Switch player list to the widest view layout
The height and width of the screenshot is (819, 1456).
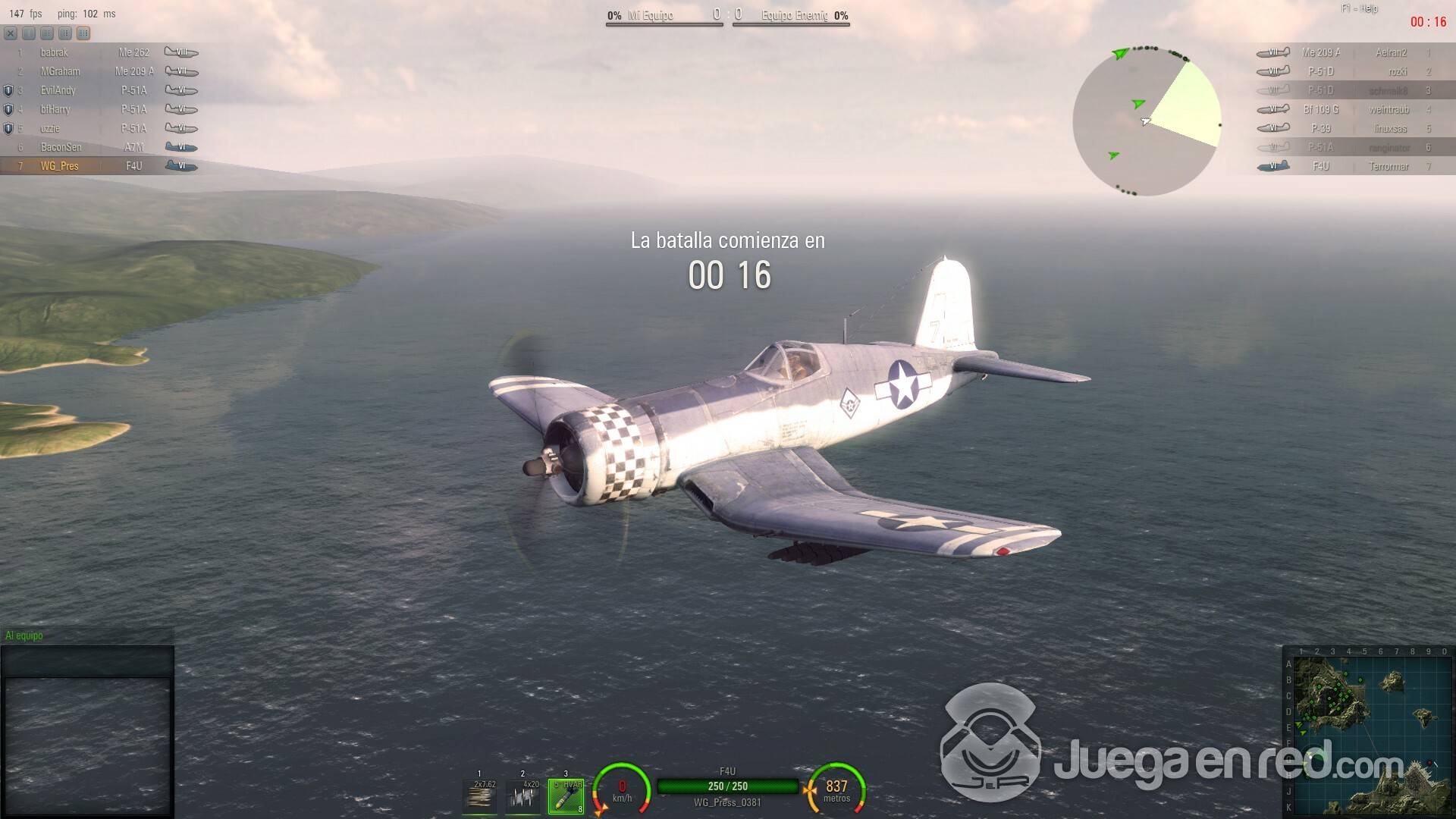click(83, 33)
